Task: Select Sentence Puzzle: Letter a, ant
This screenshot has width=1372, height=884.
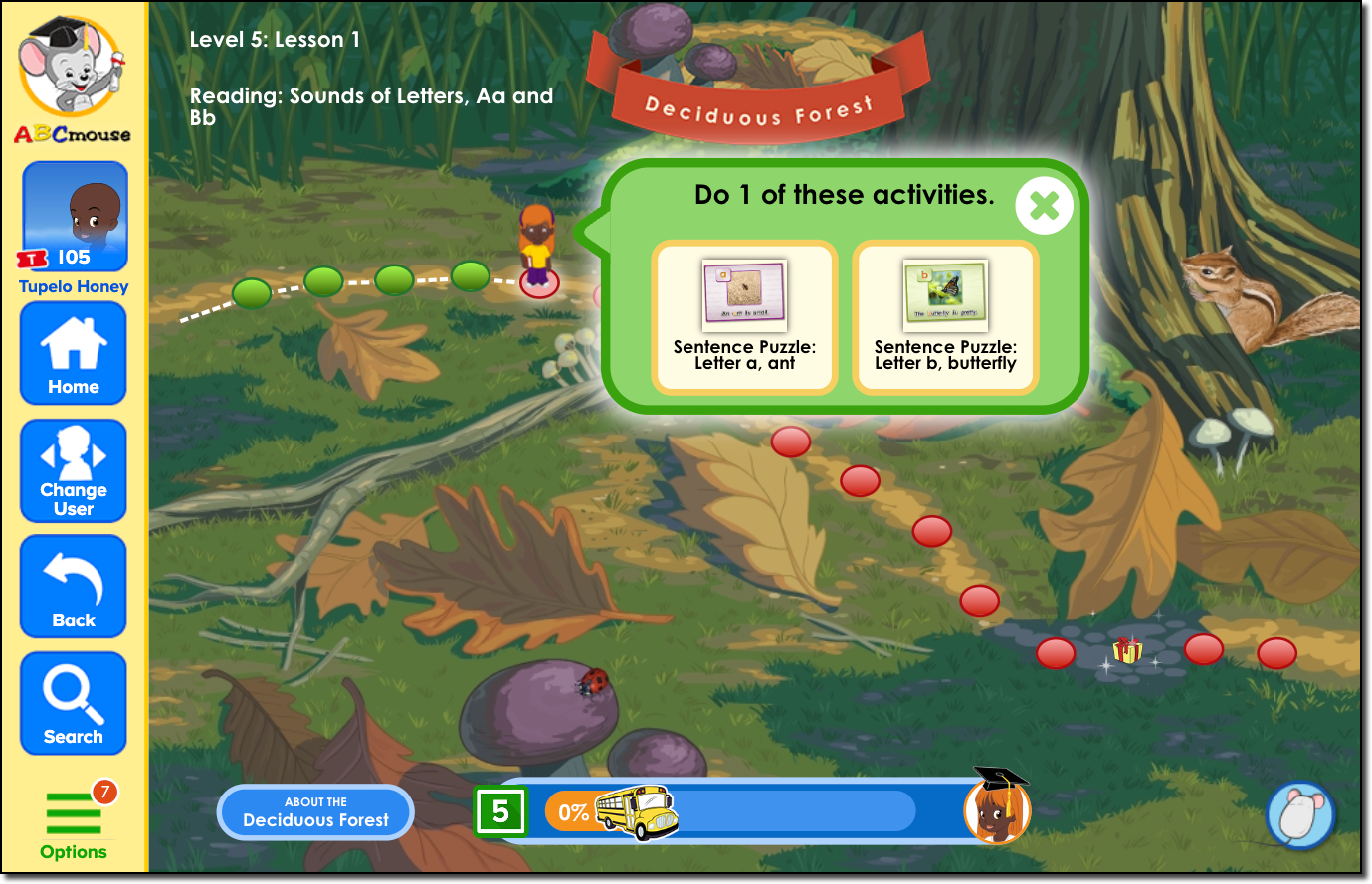Action: (744, 316)
